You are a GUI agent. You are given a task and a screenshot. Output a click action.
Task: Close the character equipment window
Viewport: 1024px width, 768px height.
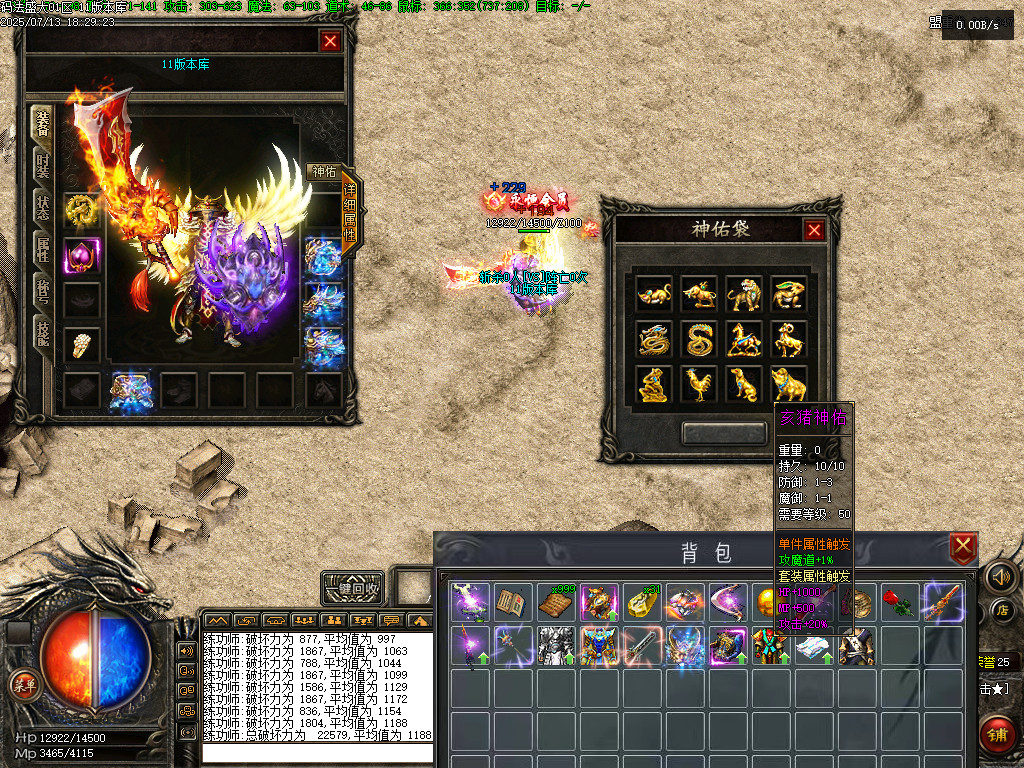(330, 41)
